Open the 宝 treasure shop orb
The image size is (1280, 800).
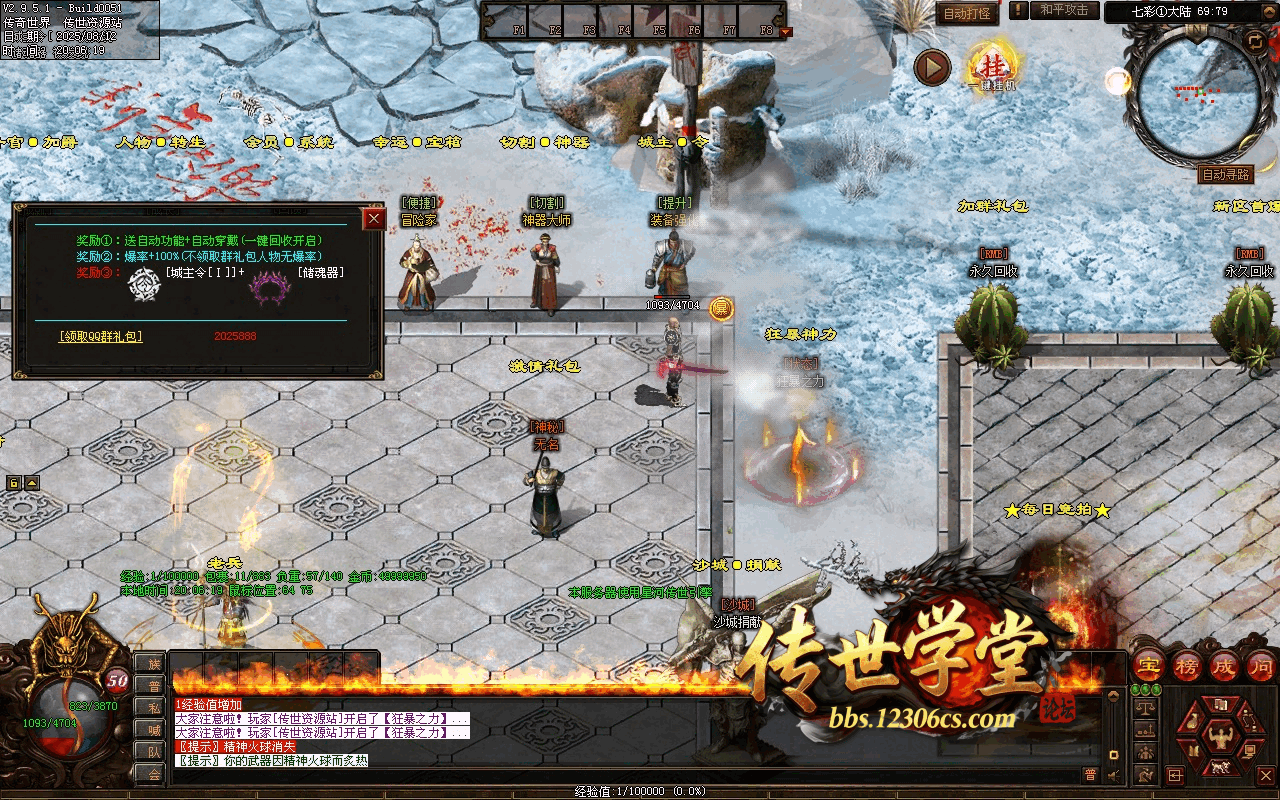click(1150, 666)
